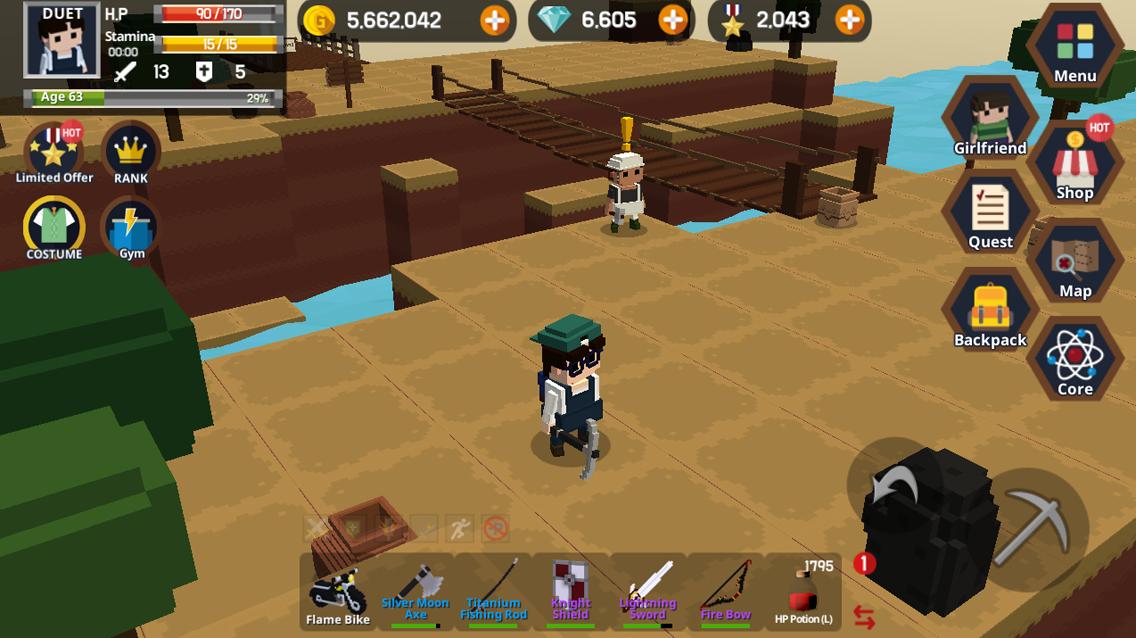Choose the Titanium Fishing Rod
The image size is (1136, 638).
tap(493, 592)
